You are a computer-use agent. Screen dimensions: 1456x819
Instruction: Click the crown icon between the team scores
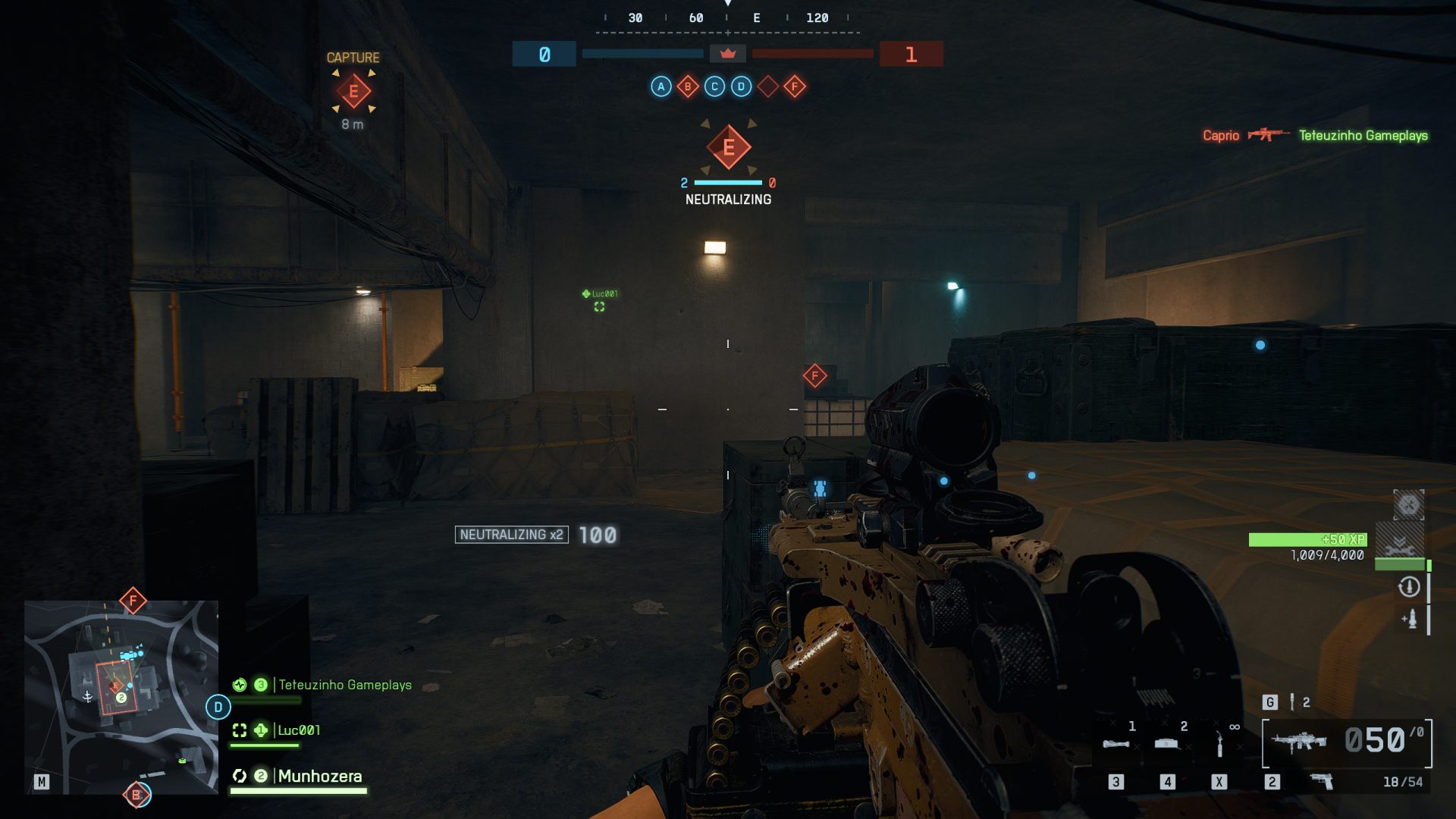click(x=727, y=54)
